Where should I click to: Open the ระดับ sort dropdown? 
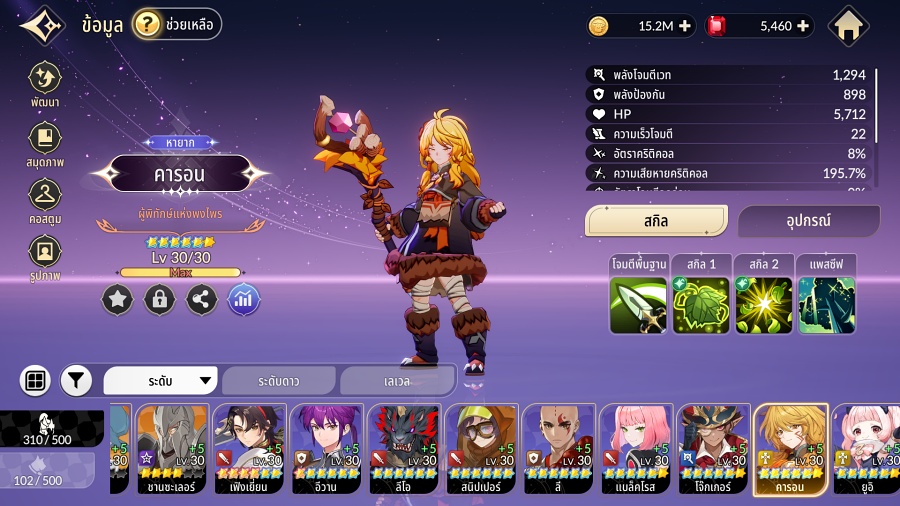(x=161, y=381)
